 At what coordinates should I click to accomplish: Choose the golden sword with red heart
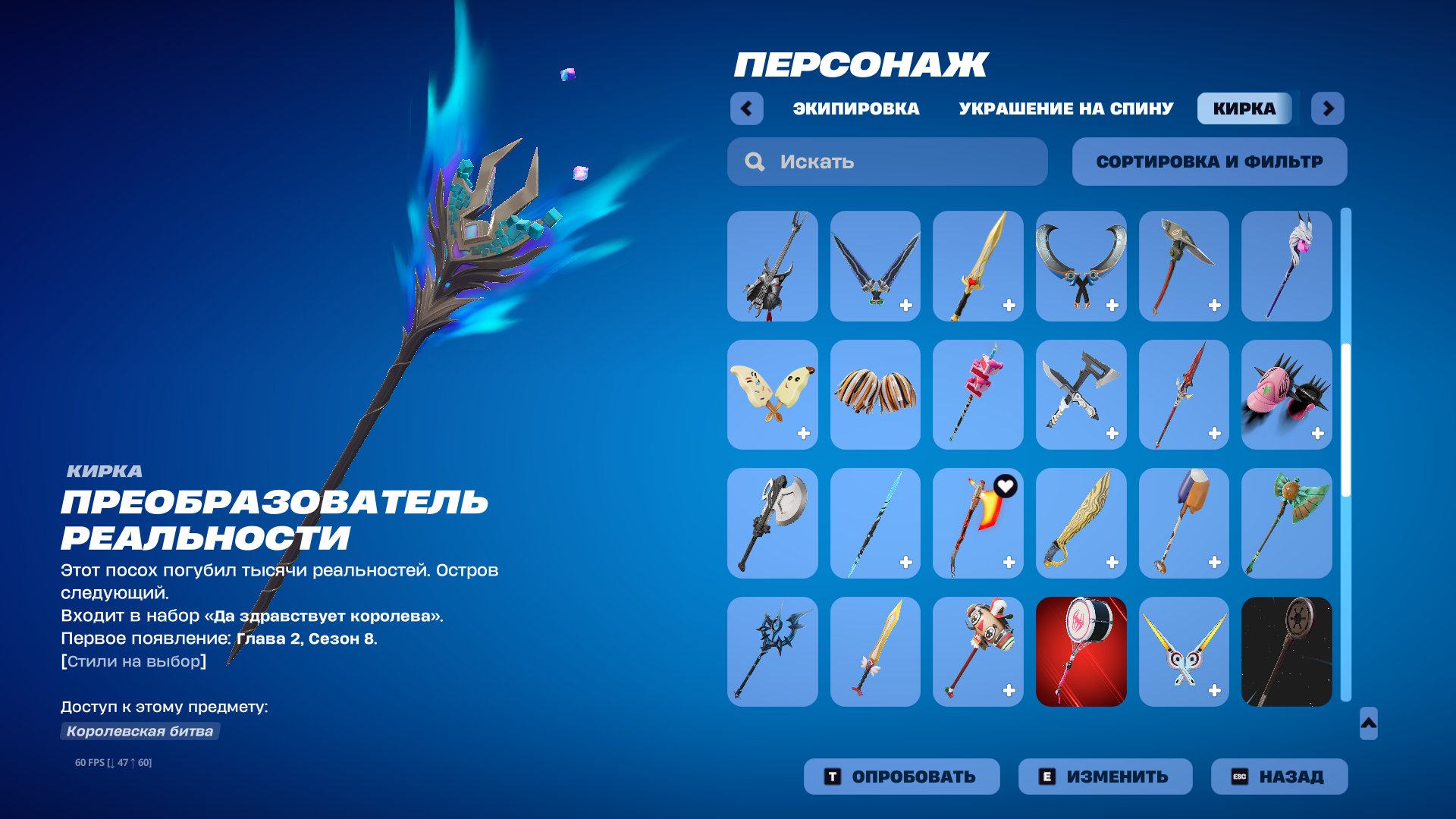coord(977,266)
